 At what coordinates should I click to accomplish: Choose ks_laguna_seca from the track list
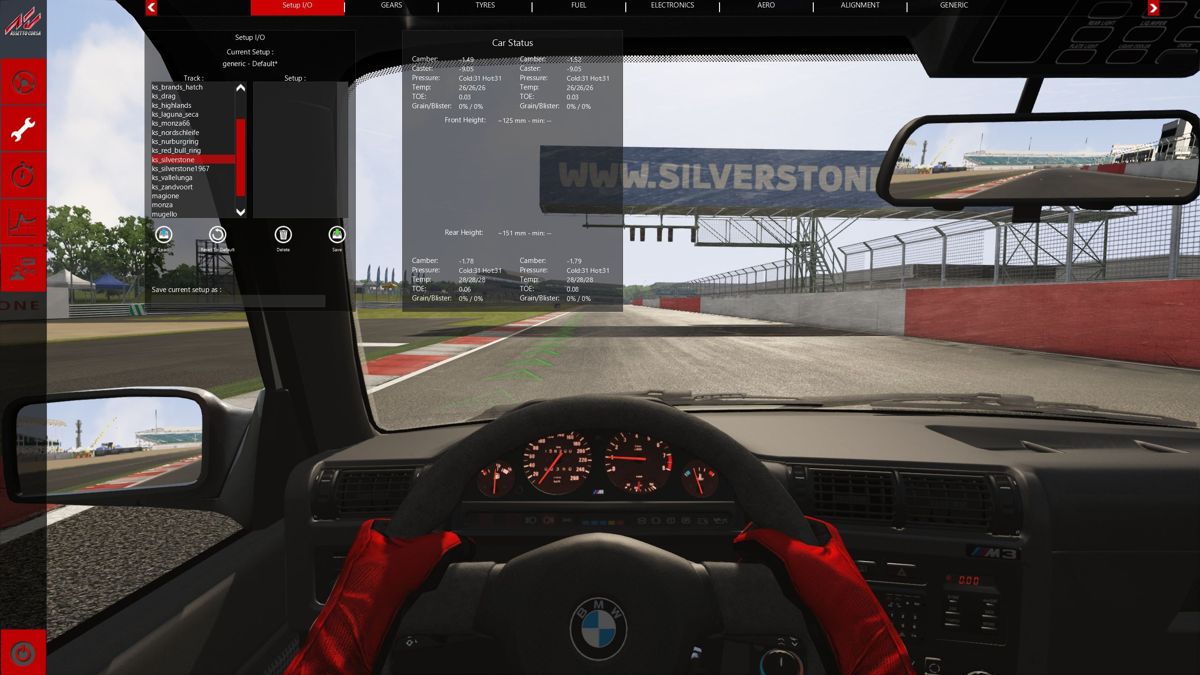click(175, 114)
